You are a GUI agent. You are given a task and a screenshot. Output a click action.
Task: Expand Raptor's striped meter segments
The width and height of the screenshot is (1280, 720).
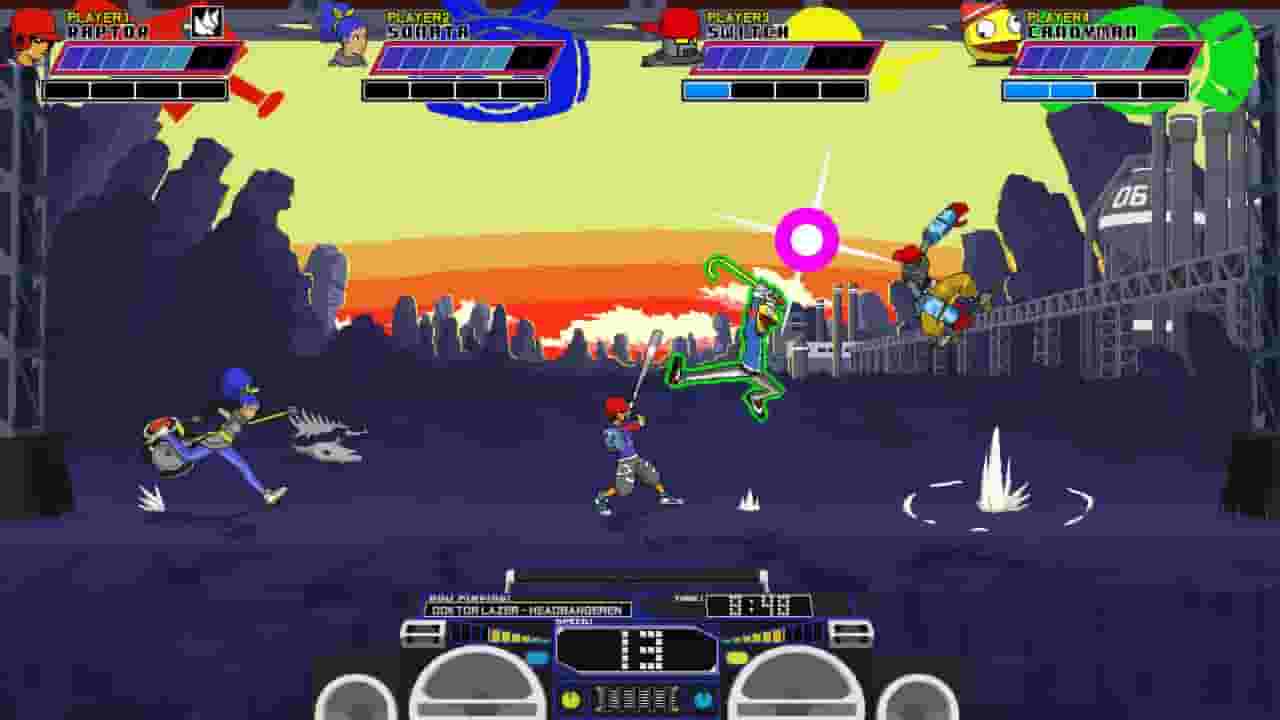(130, 60)
